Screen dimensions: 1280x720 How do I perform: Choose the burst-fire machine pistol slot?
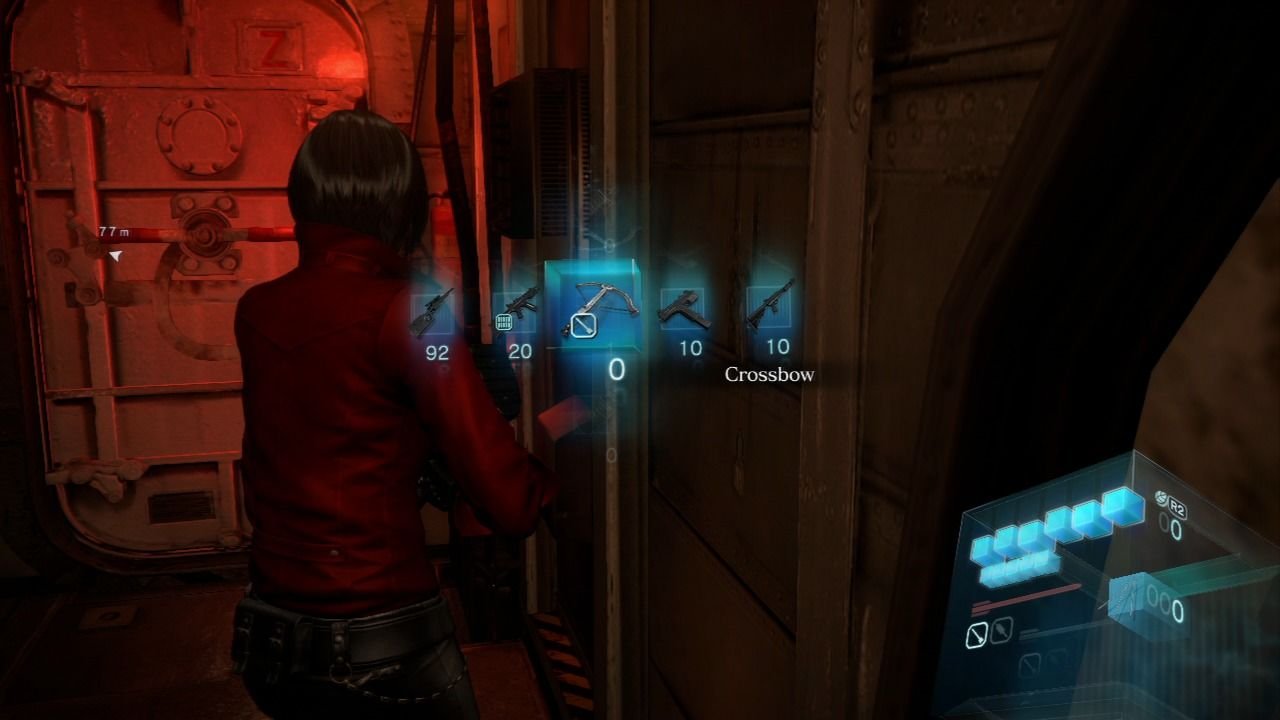click(x=517, y=310)
